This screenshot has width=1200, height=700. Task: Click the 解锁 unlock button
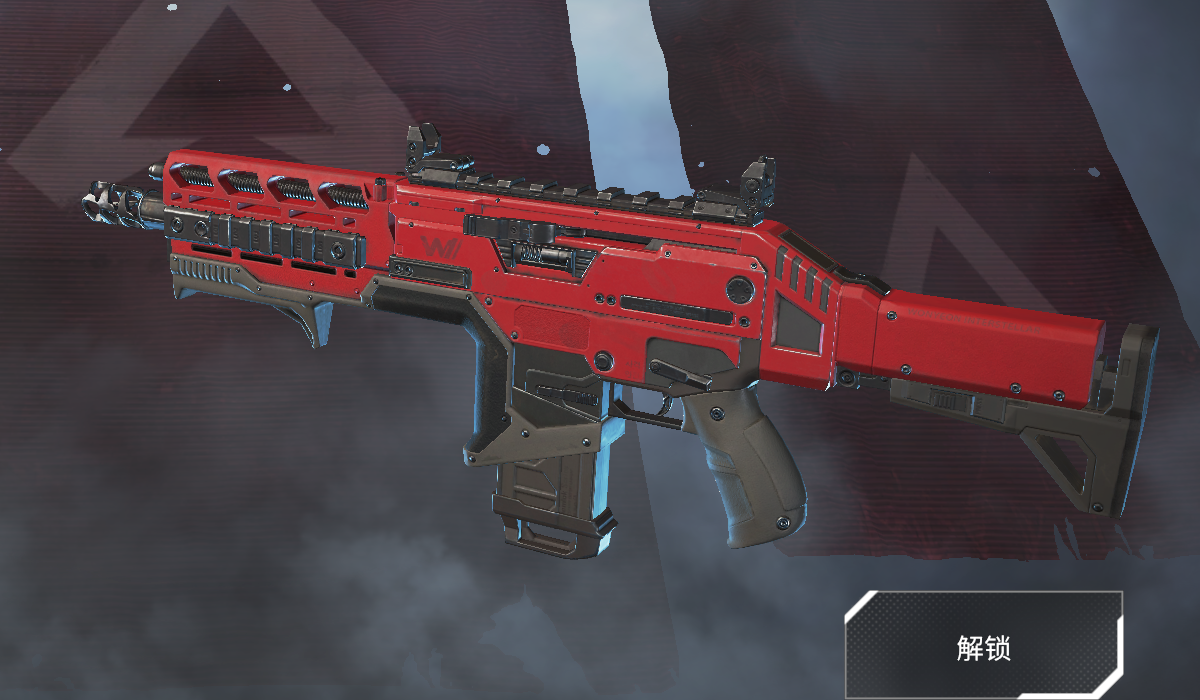983,646
